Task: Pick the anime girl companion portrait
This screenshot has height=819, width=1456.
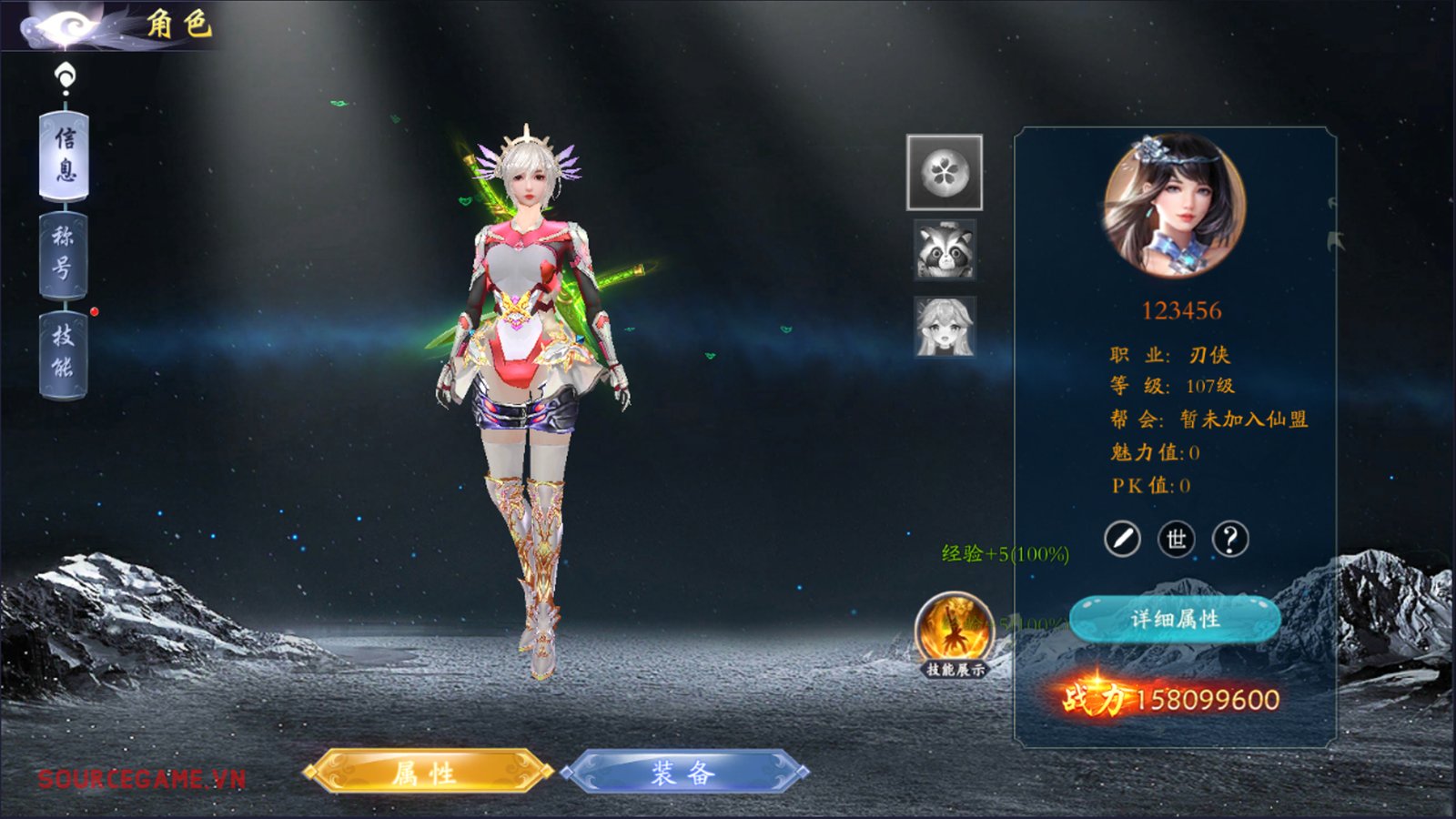Action: point(945,327)
